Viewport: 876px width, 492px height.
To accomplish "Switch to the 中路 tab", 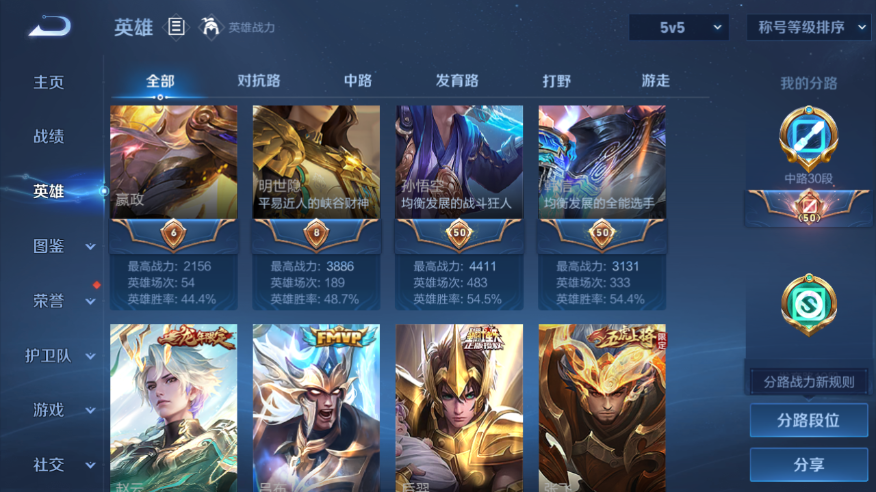I will click(358, 81).
